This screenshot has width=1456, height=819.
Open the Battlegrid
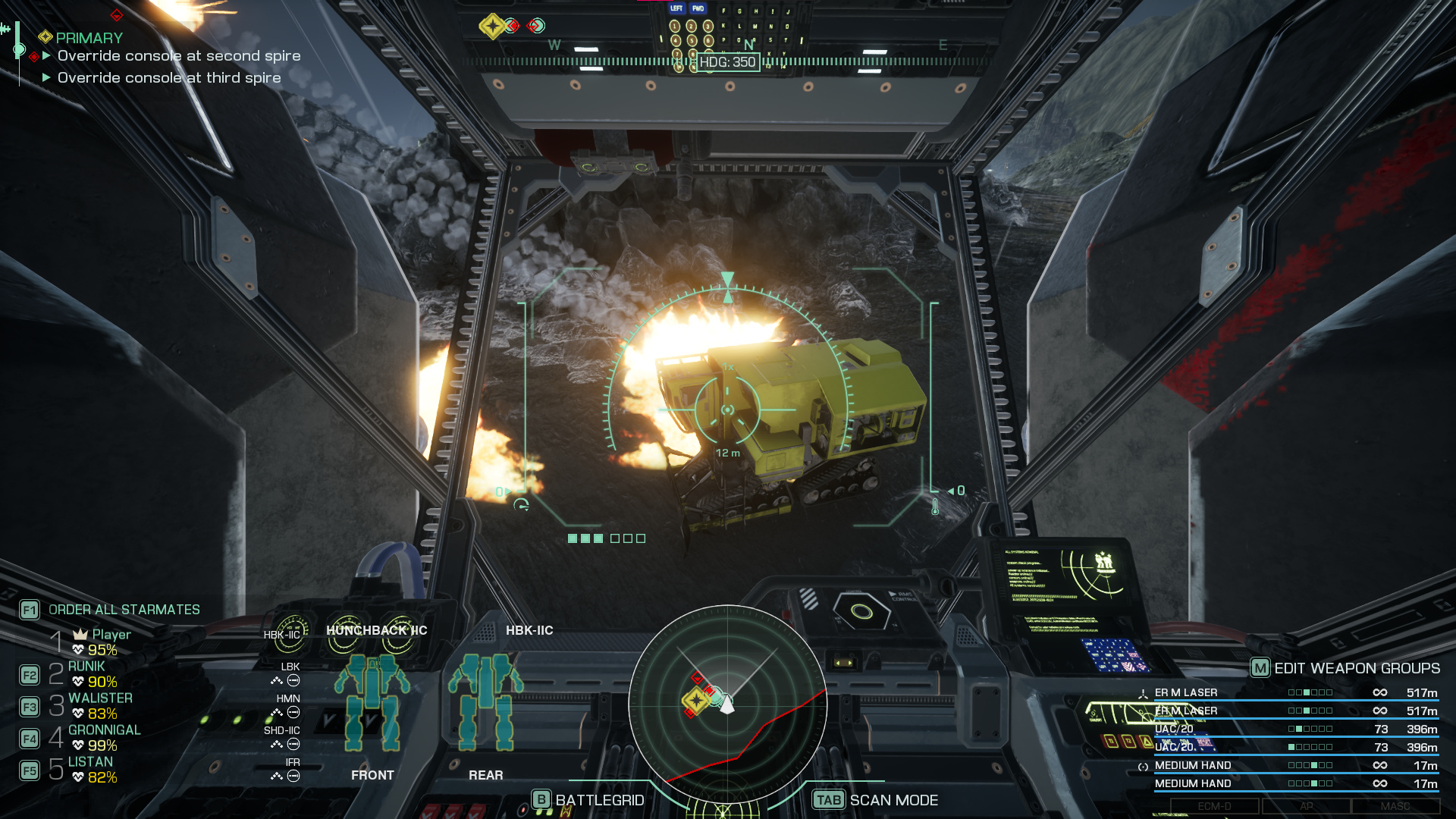coord(599,800)
